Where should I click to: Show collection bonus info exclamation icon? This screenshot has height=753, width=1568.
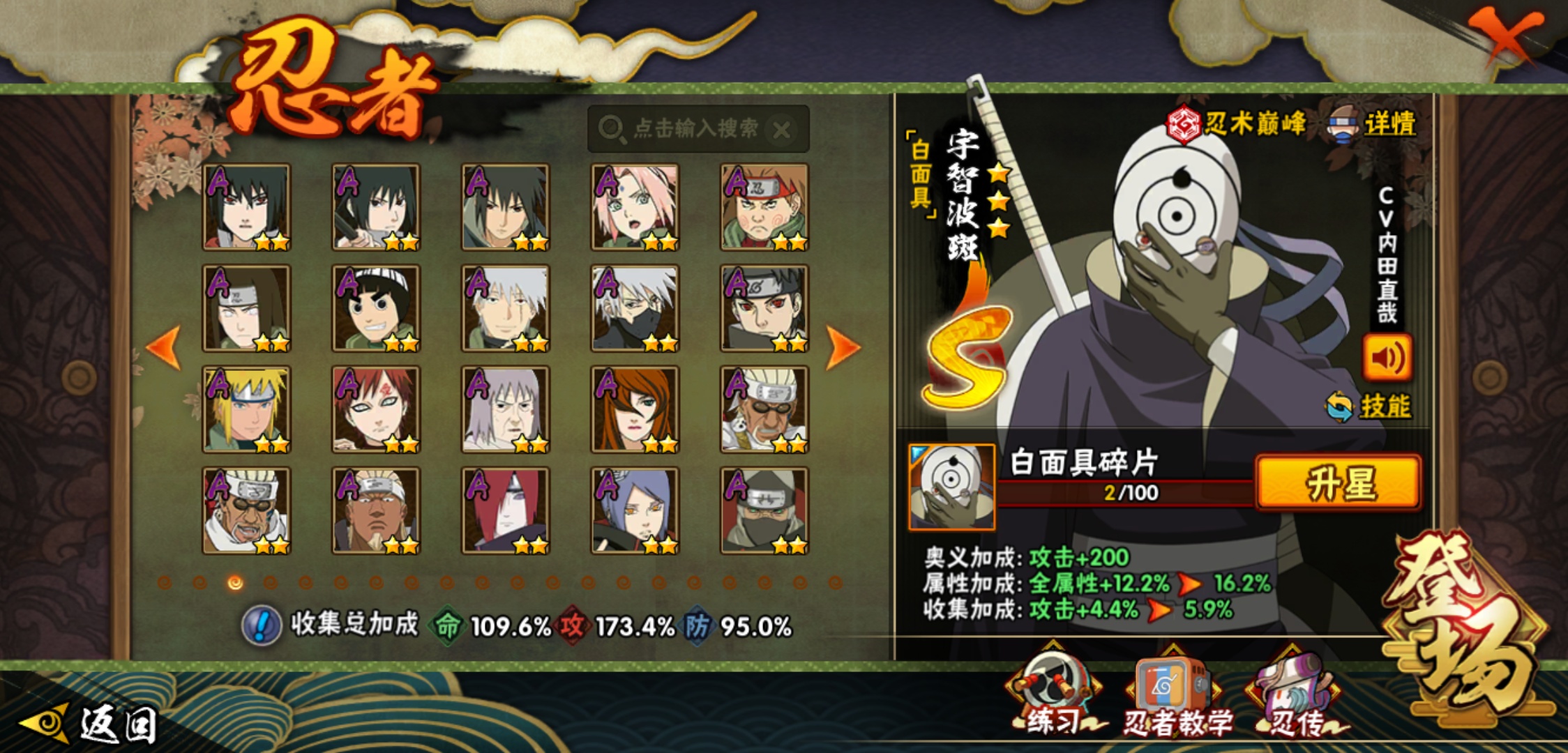tap(262, 625)
